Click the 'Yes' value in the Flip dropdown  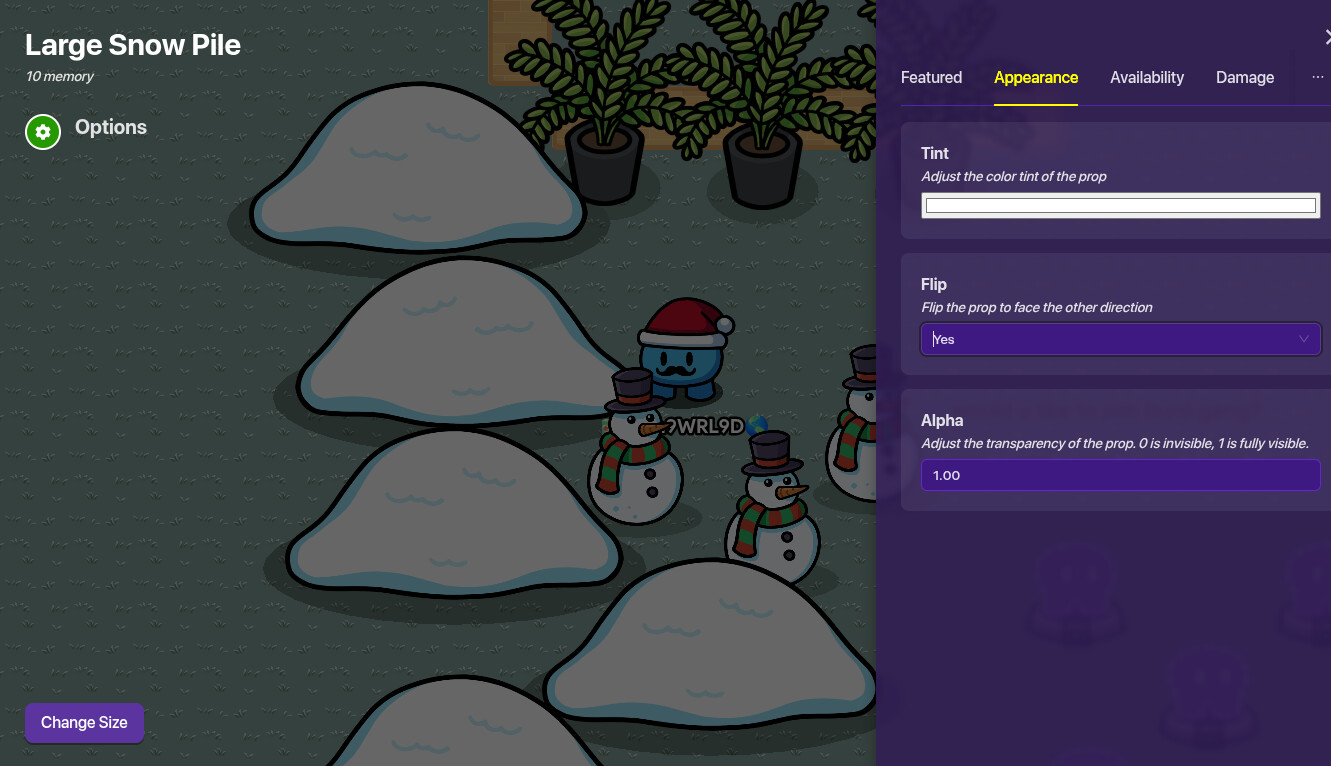pos(942,339)
